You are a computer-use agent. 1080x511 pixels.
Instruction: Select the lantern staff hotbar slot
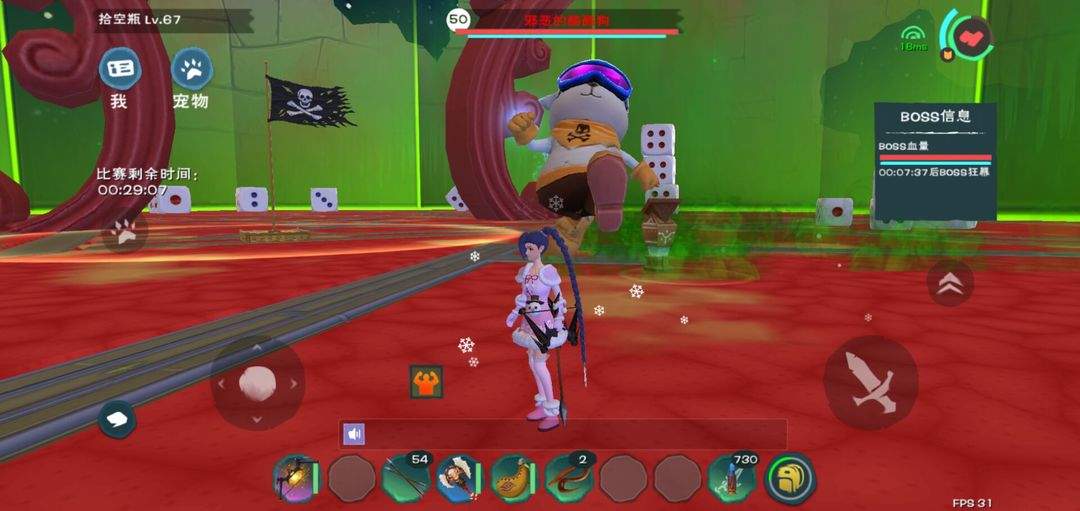click(x=294, y=479)
